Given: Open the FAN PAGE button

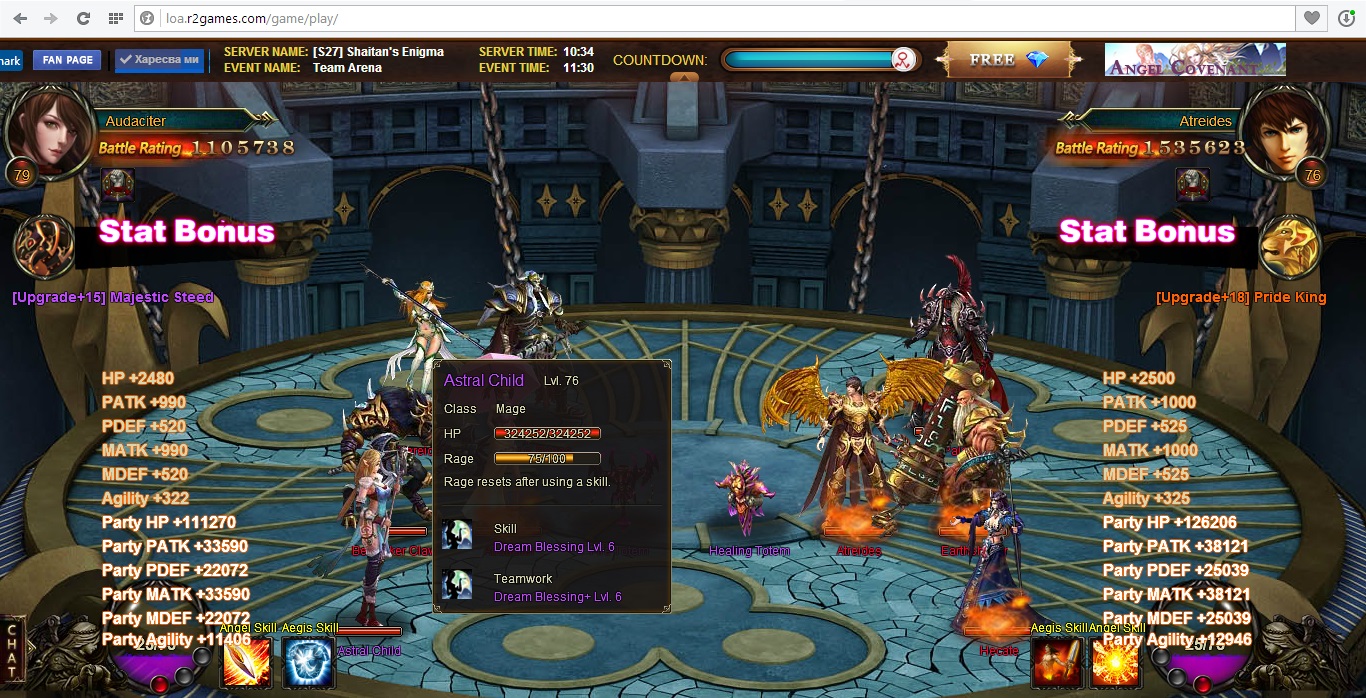Looking at the screenshot, I should (x=67, y=60).
